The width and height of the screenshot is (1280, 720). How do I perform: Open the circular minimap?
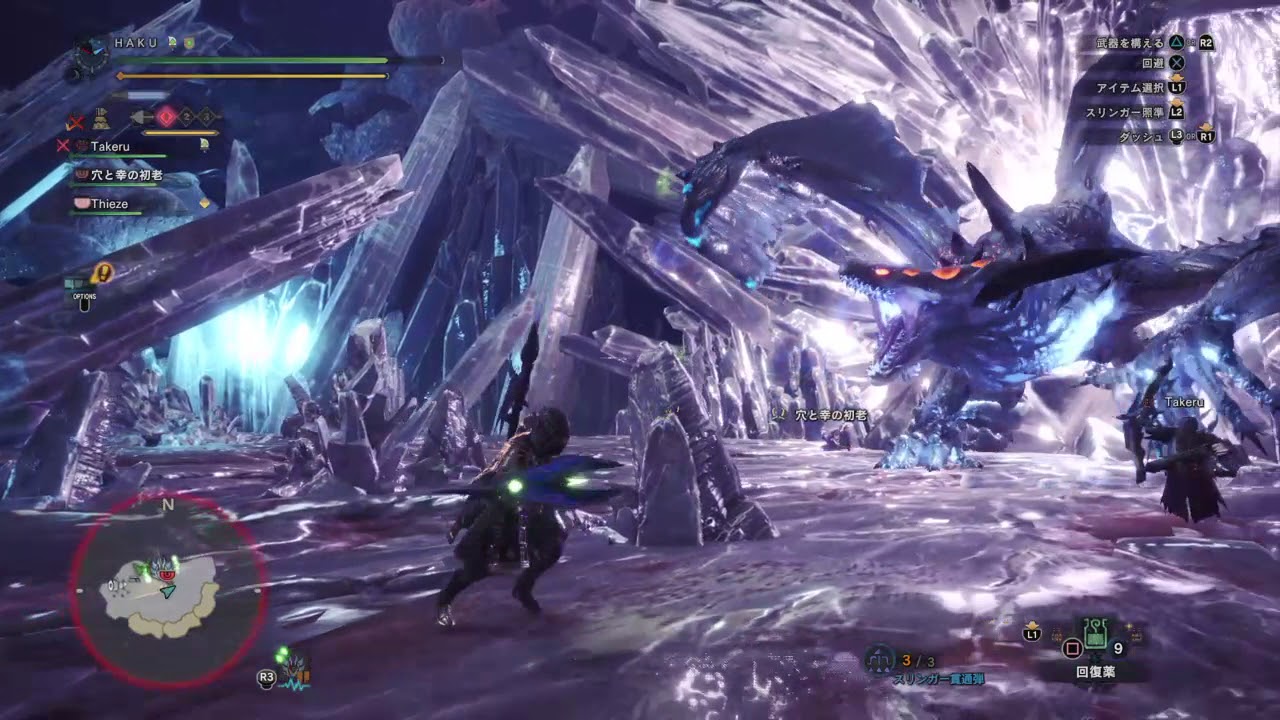[x=167, y=591]
